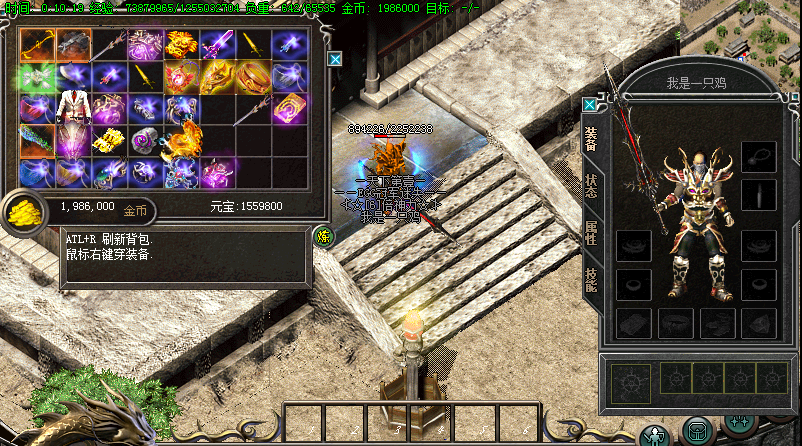Switch to the 装备 equipment tab
The width and height of the screenshot is (802, 446).
click(x=591, y=141)
